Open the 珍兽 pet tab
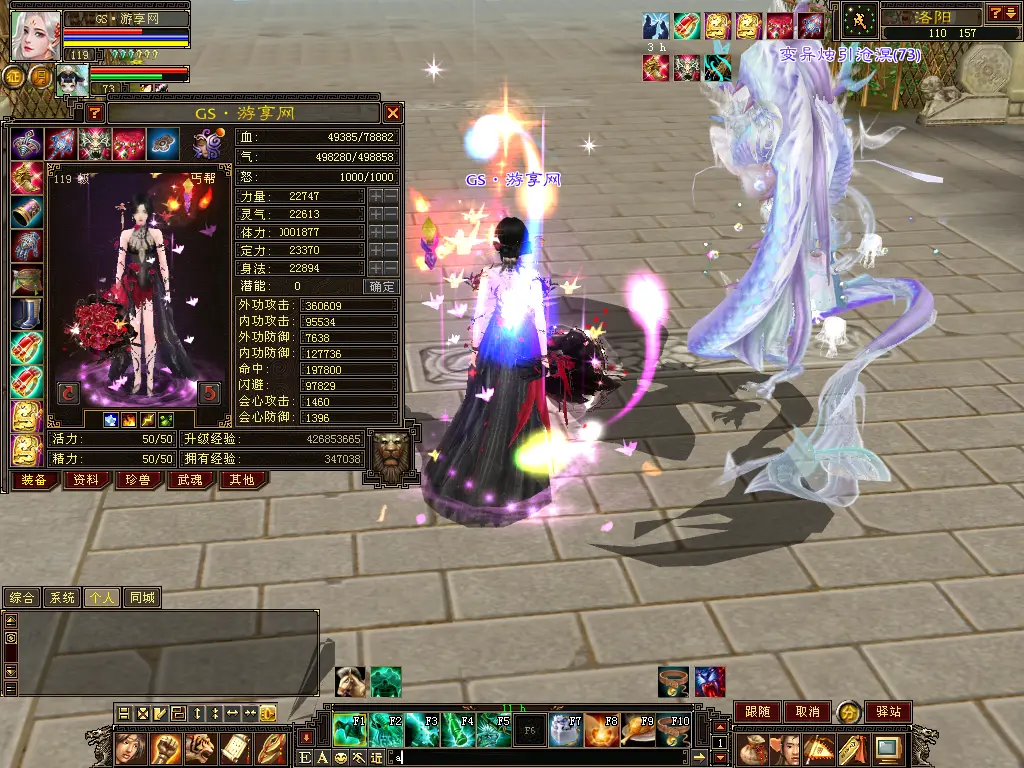Viewport: 1024px width, 768px height. pos(138,480)
